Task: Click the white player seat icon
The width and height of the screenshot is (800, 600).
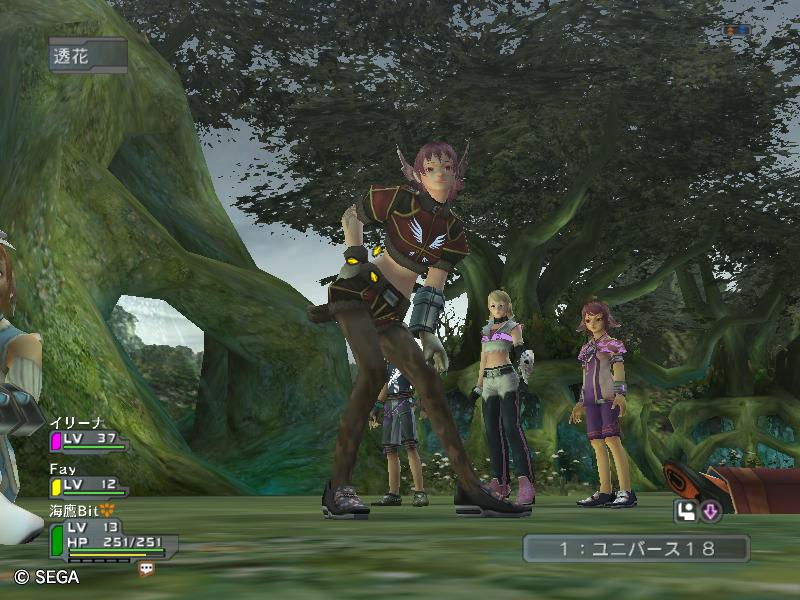Action: pyautogui.click(x=686, y=512)
